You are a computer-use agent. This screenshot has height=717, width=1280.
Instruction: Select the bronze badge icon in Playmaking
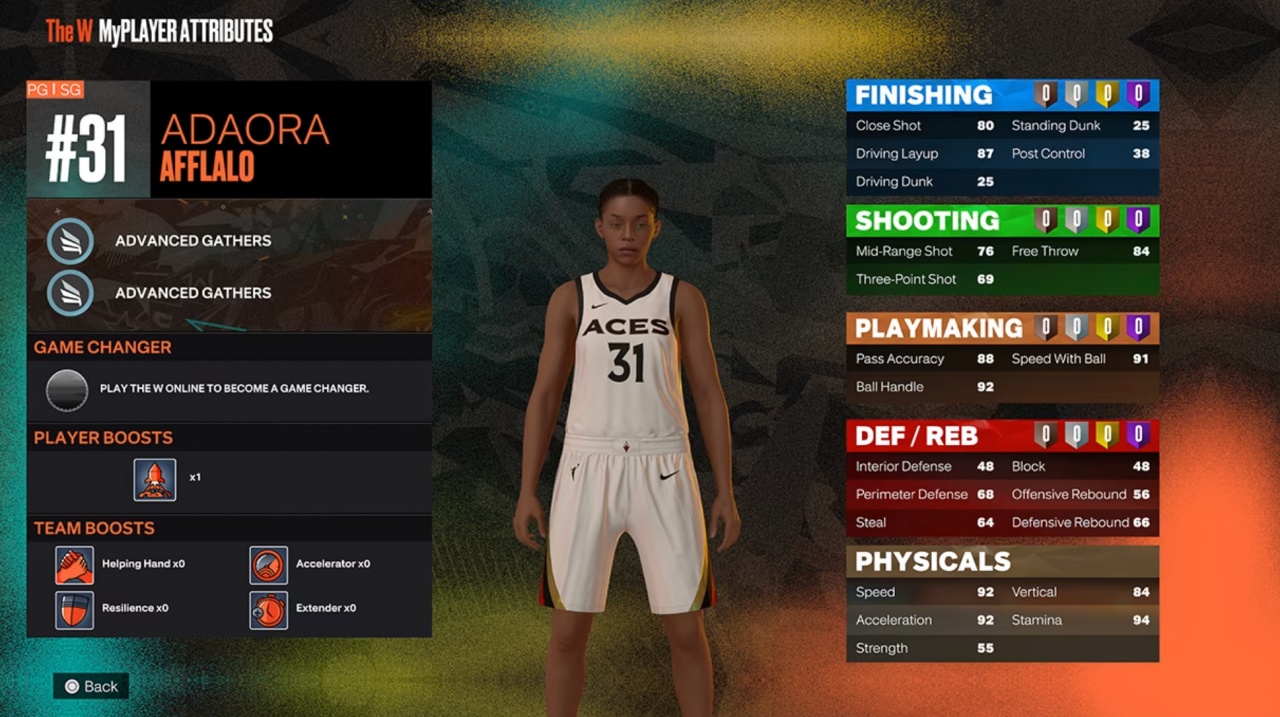point(1046,328)
